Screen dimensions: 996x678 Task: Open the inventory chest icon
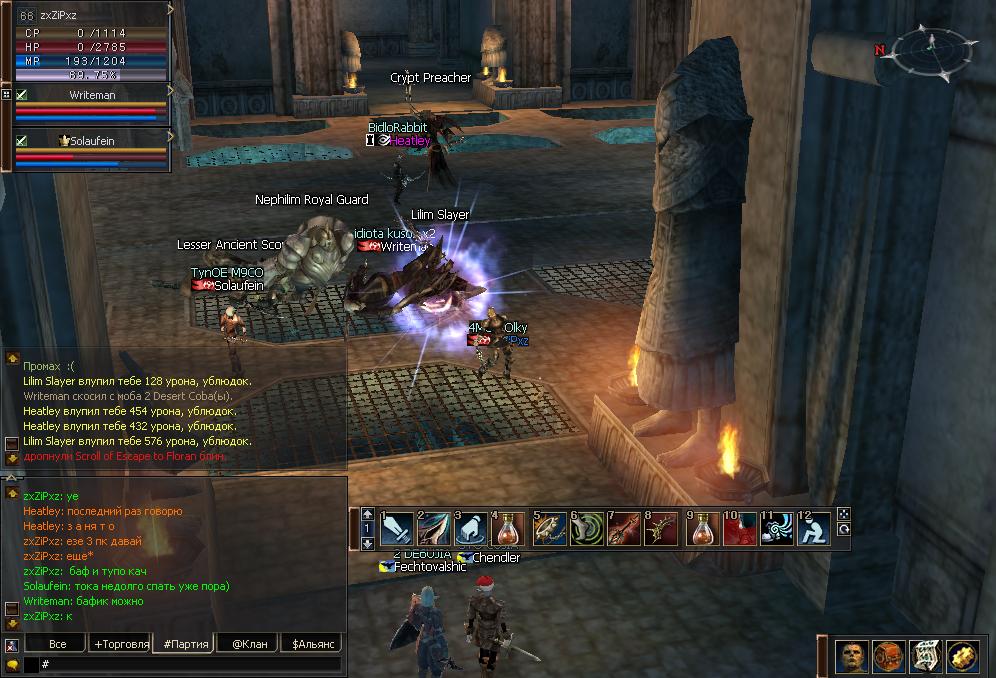tap(889, 656)
